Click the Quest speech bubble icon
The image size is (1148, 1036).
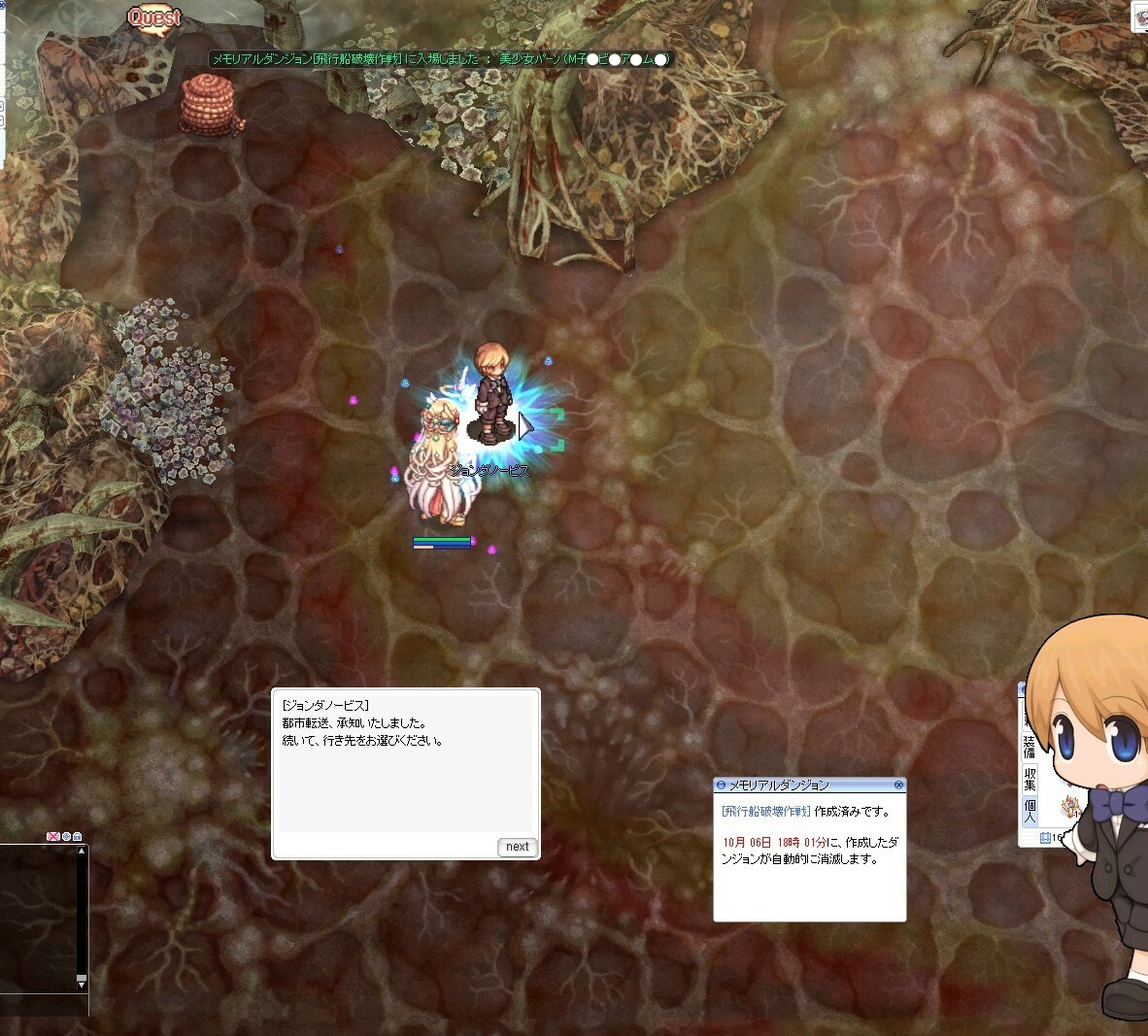pyautogui.click(x=154, y=17)
